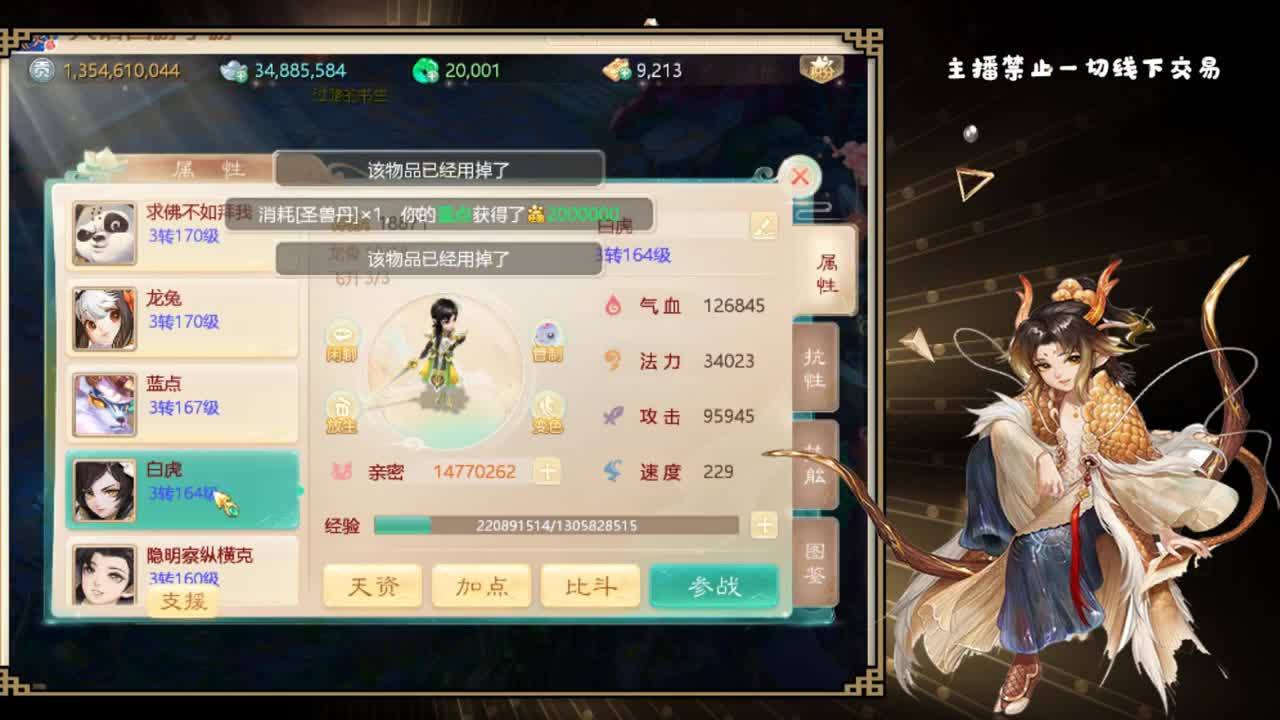
Task: Click the 经验 experience progress bar
Action: [x=555, y=525]
